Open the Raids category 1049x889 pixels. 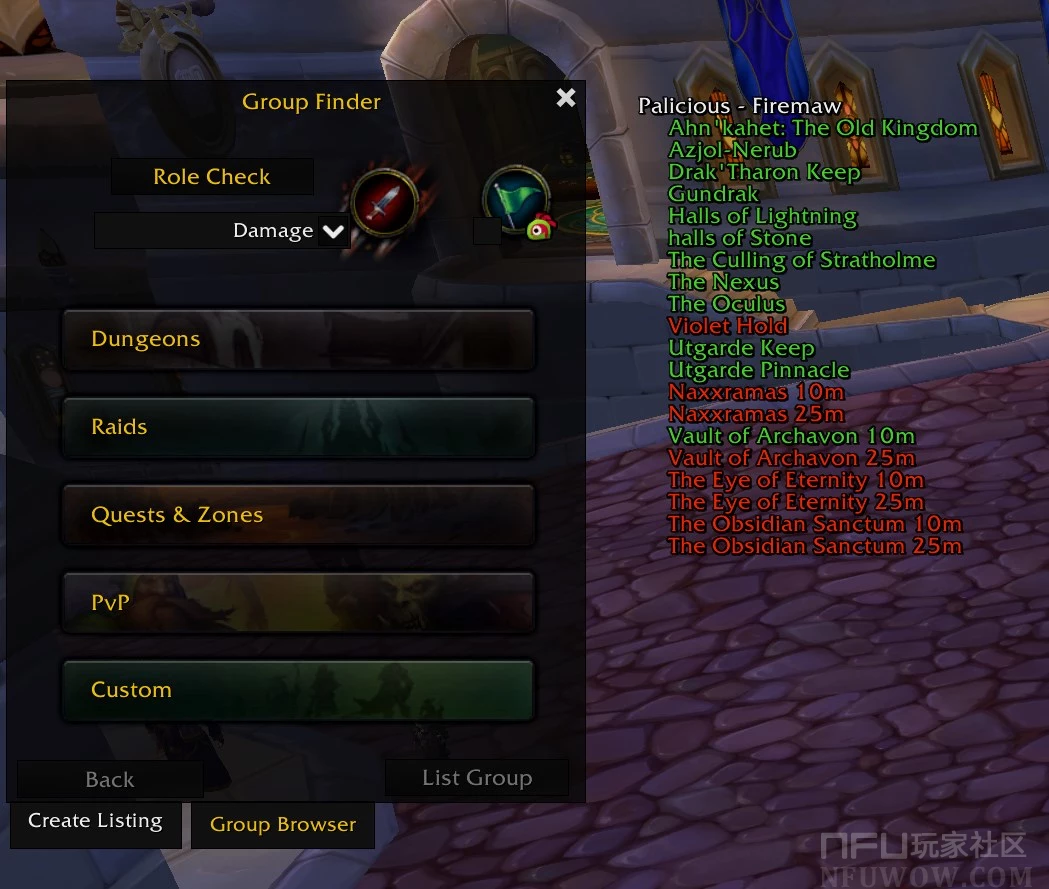(298, 427)
